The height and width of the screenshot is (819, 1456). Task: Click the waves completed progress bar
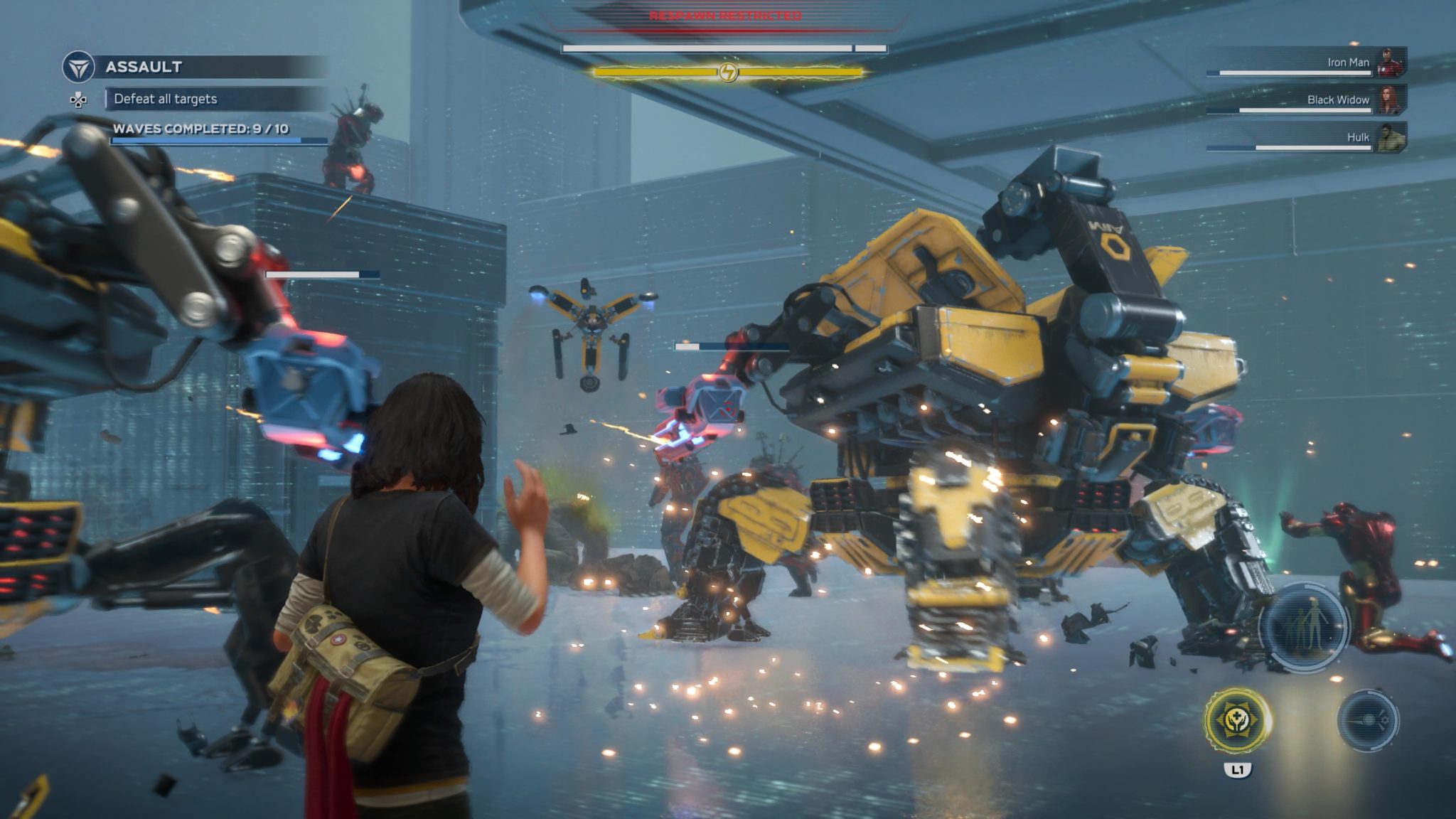pyautogui.click(x=202, y=141)
